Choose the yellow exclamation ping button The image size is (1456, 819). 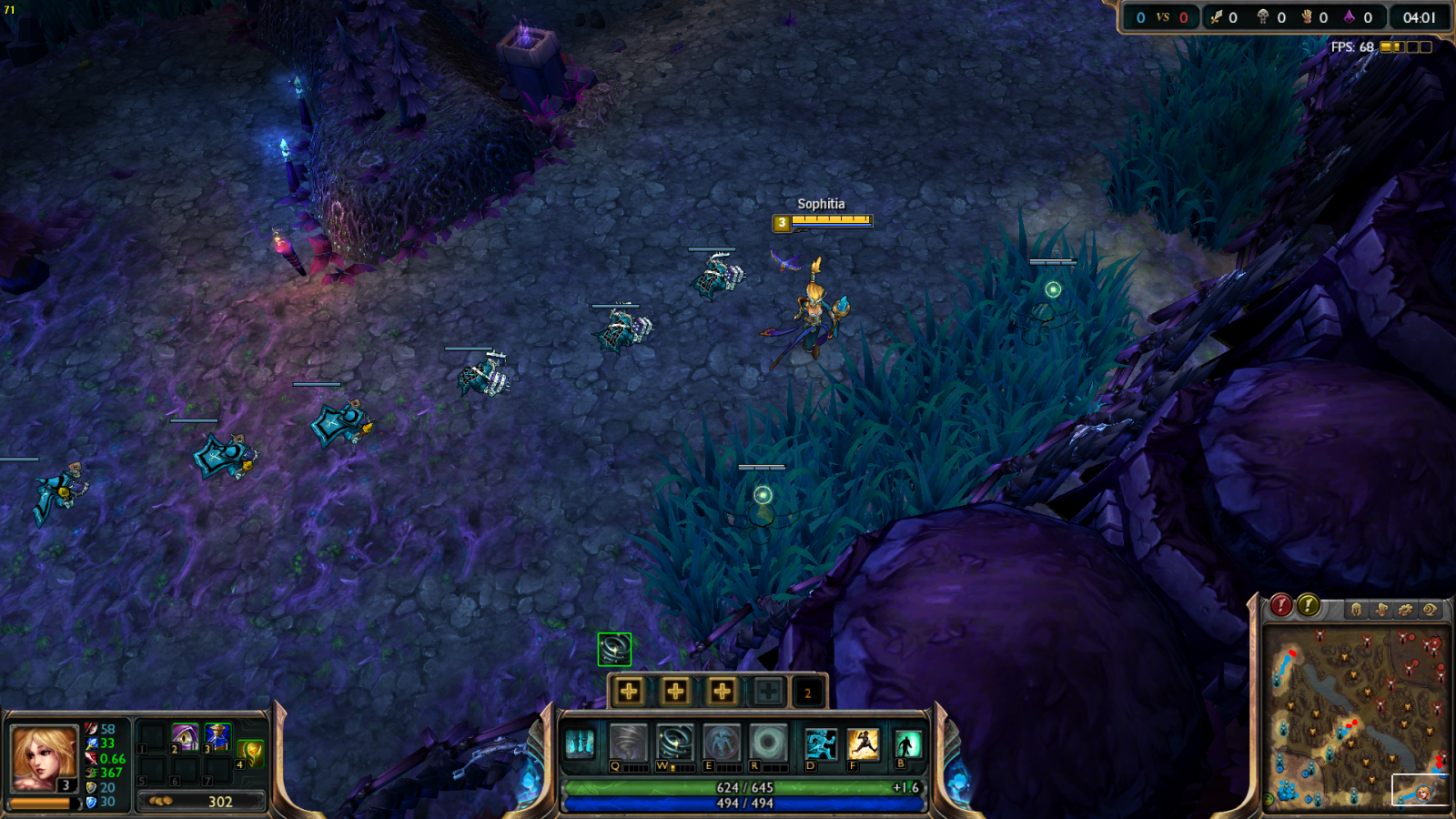coord(1309,605)
